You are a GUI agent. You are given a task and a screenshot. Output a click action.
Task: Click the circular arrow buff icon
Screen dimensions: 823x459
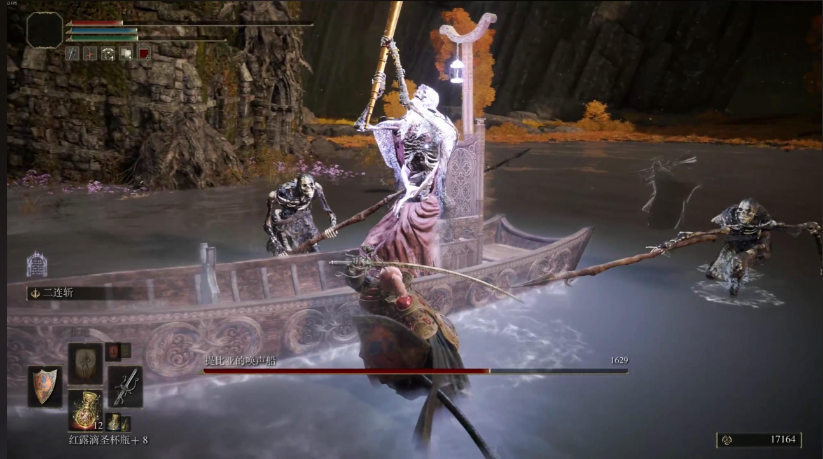[108, 53]
